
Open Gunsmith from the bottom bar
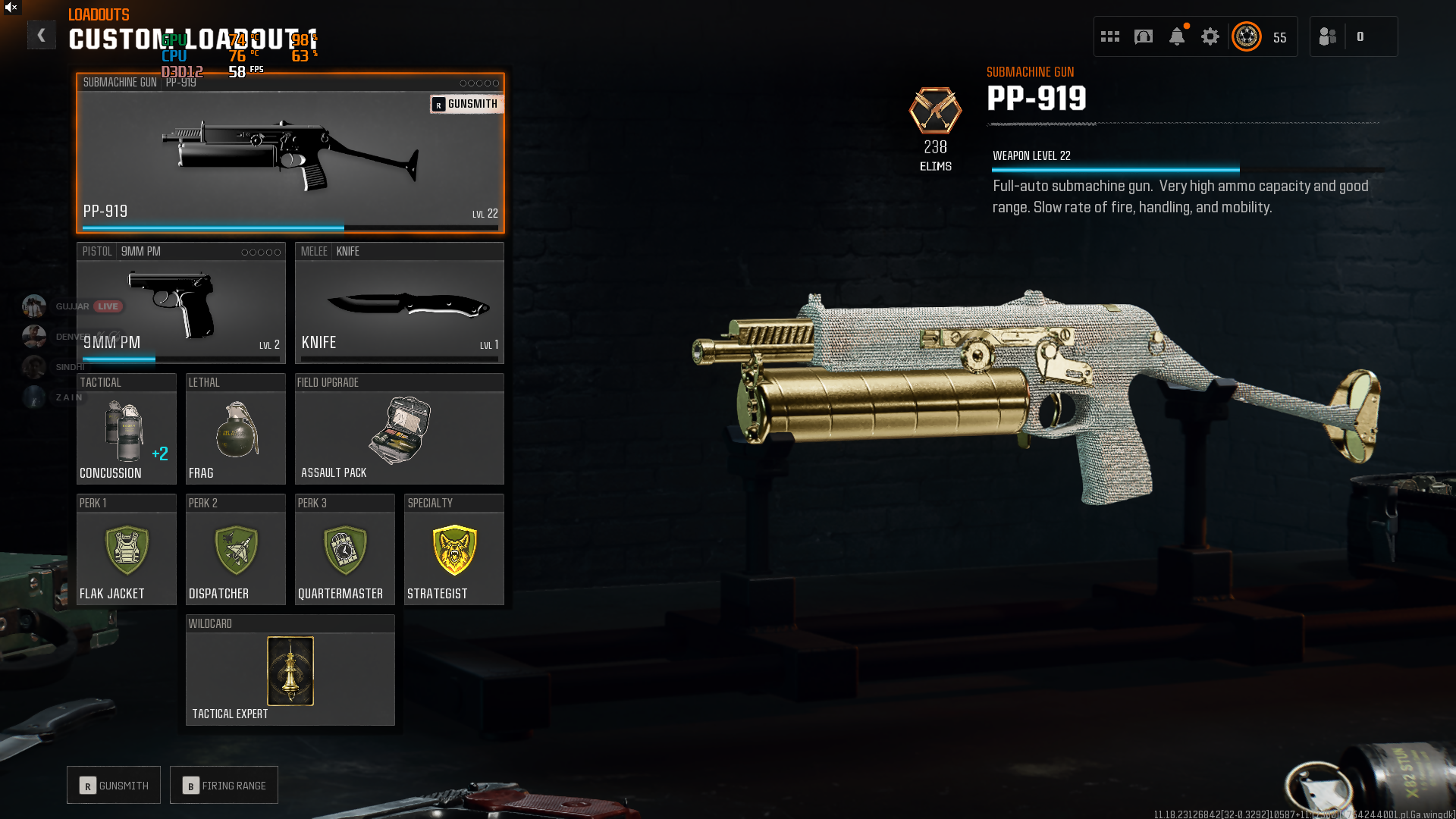pos(114,786)
